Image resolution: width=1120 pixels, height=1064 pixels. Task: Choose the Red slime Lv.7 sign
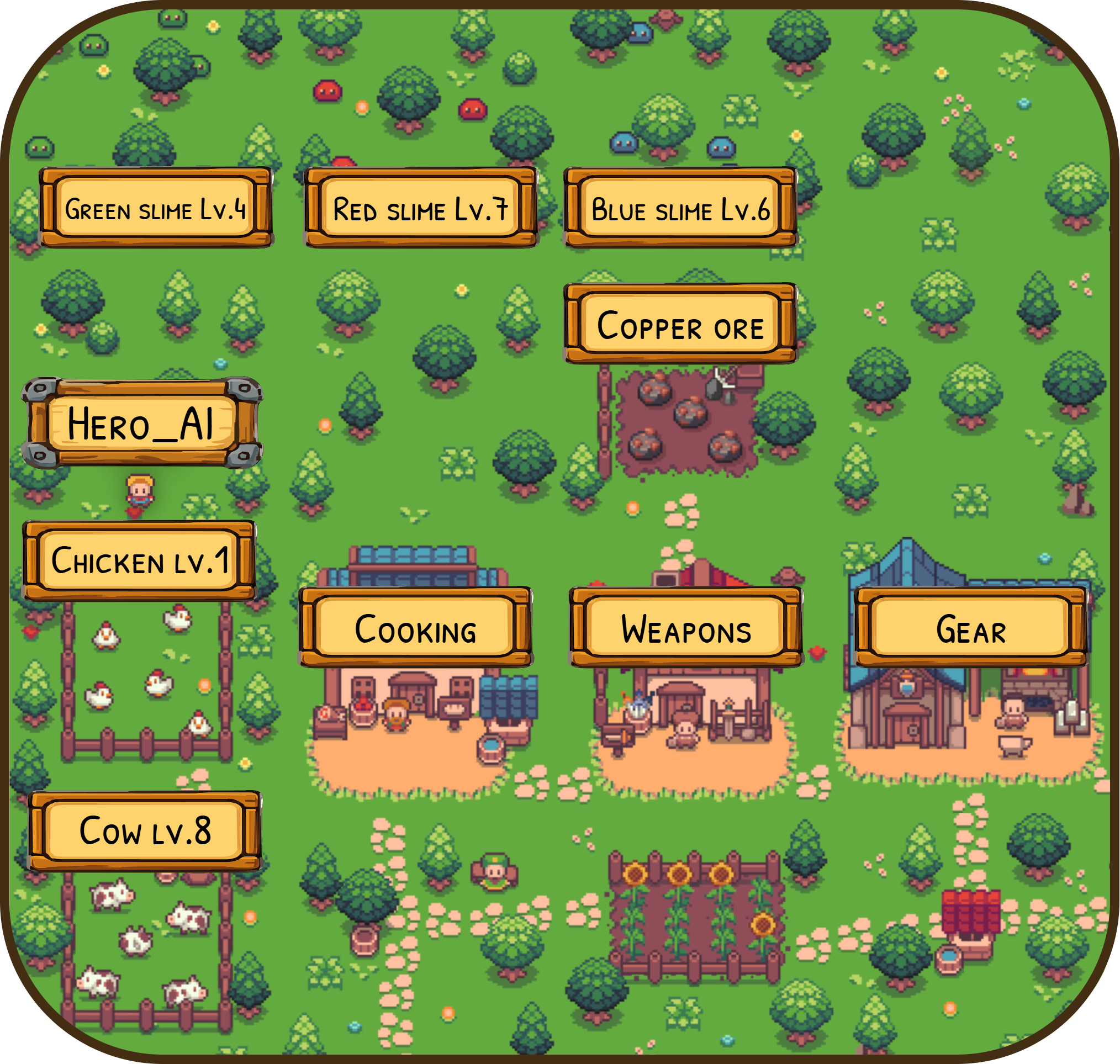coord(420,208)
